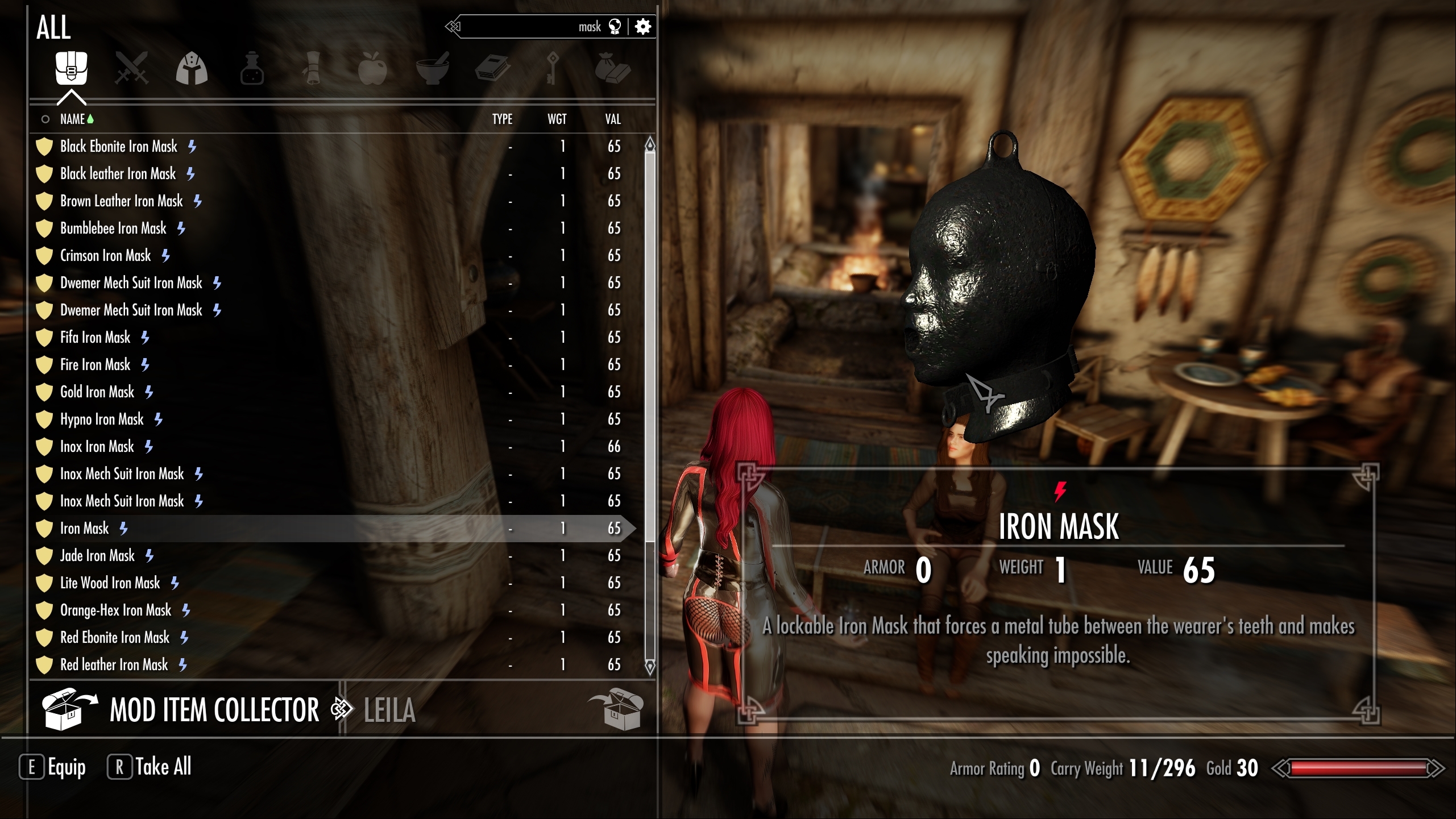The height and width of the screenshot is (819, 1456).
Task: Open the Apparel category filter
Action: coord(192,69)
